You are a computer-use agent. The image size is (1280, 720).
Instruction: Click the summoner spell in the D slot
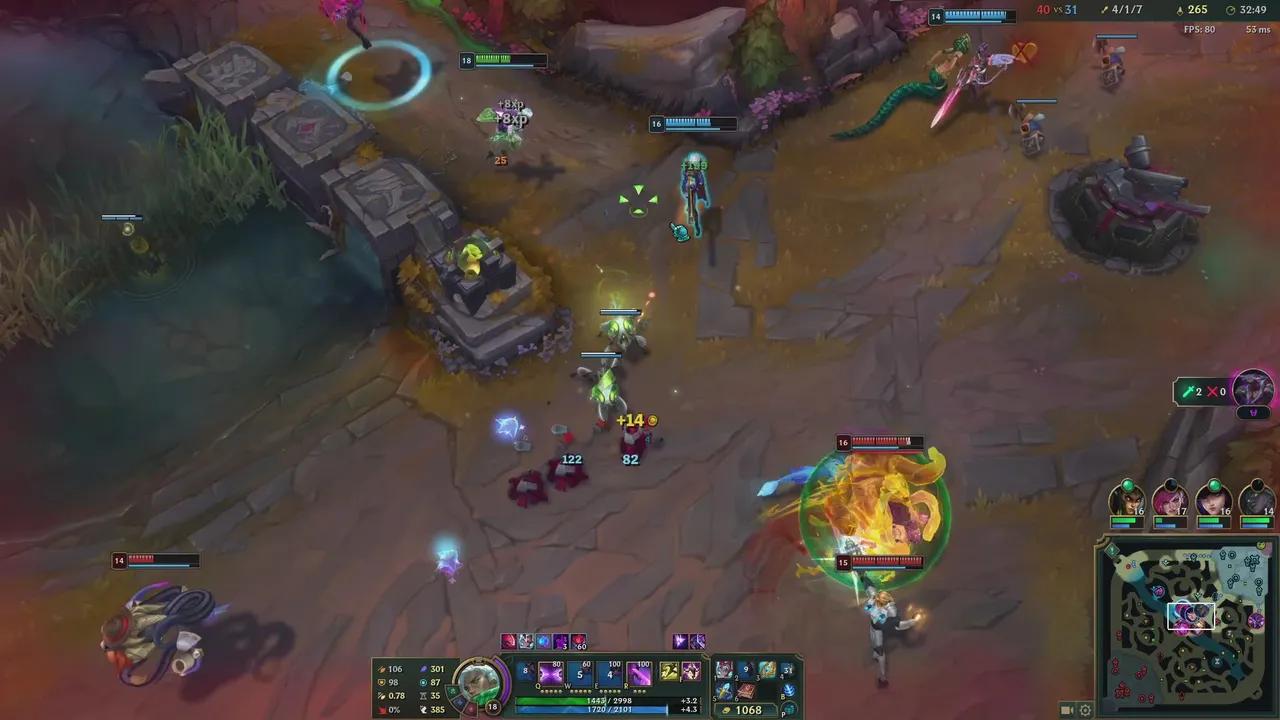pos(668,672)
